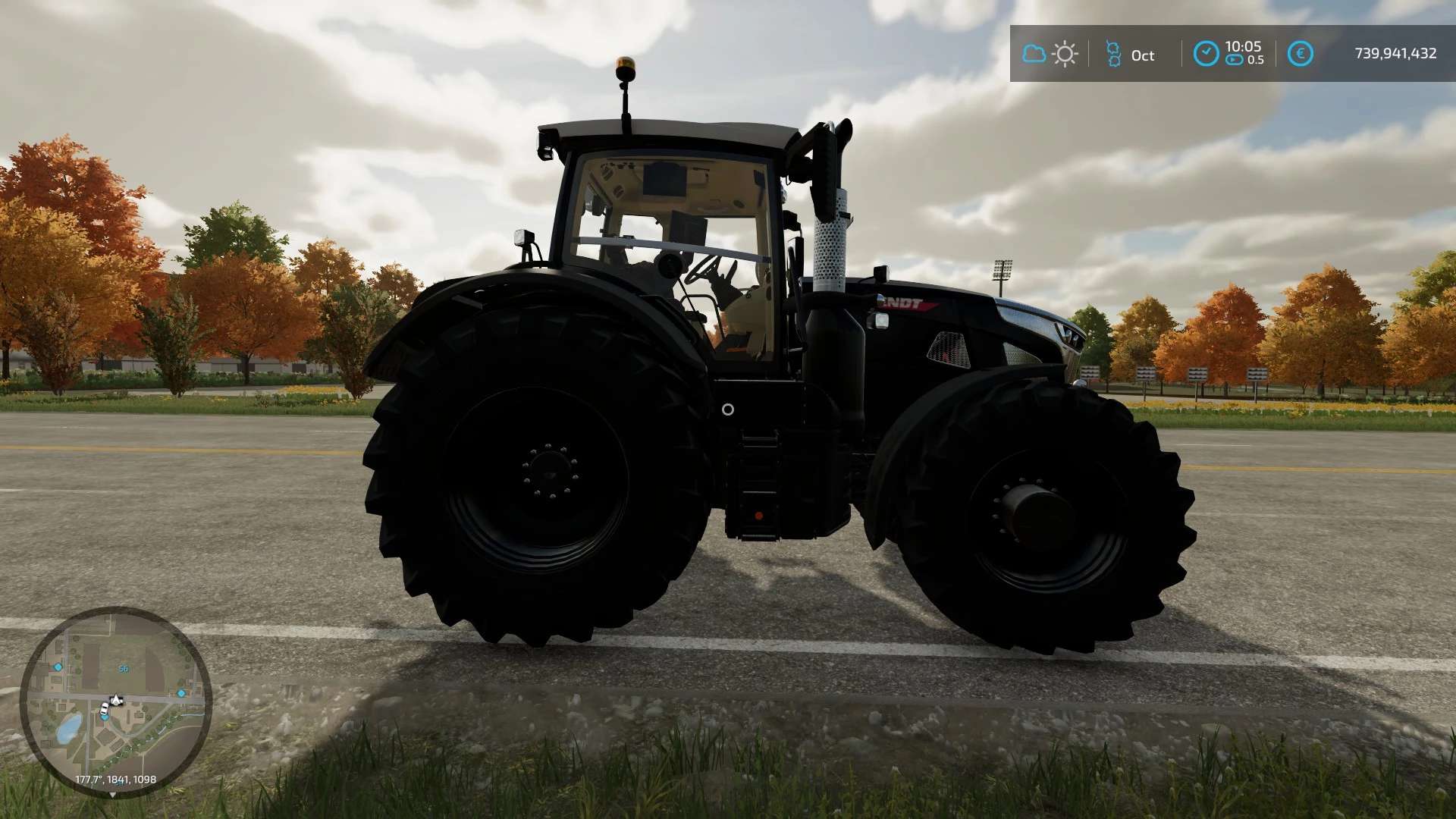Click the season calendar icon beside Oct
1456x819 pixels.
tap(1113, 54)
